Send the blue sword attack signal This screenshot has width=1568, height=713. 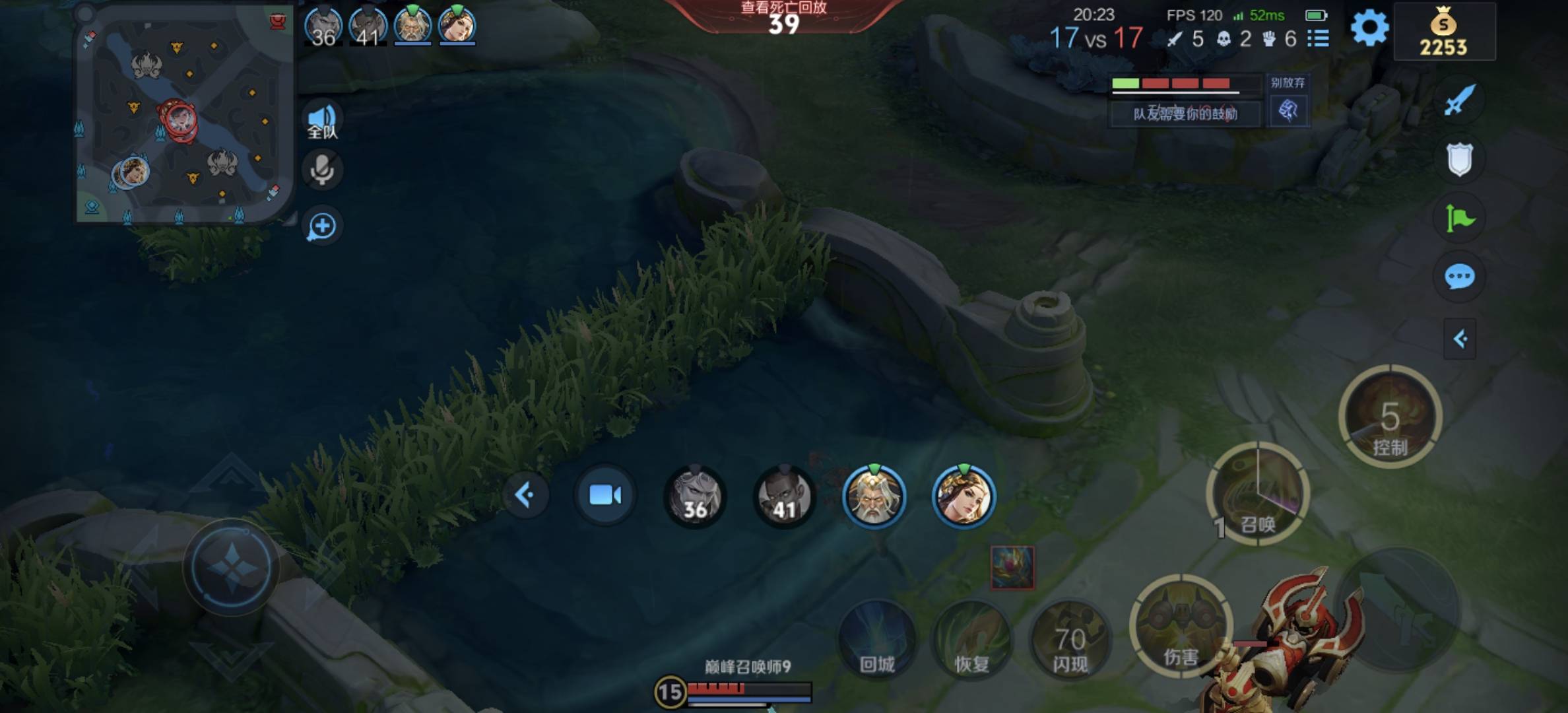pyautogui.click(x=1458, y=100)
